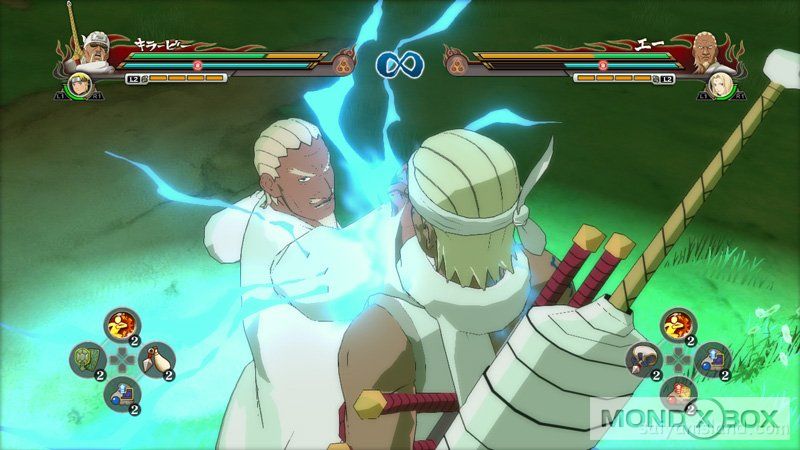Use Killer Bee's green turtle shell item
The width and height of the screenshot is (800, 450).
(87, 358)
